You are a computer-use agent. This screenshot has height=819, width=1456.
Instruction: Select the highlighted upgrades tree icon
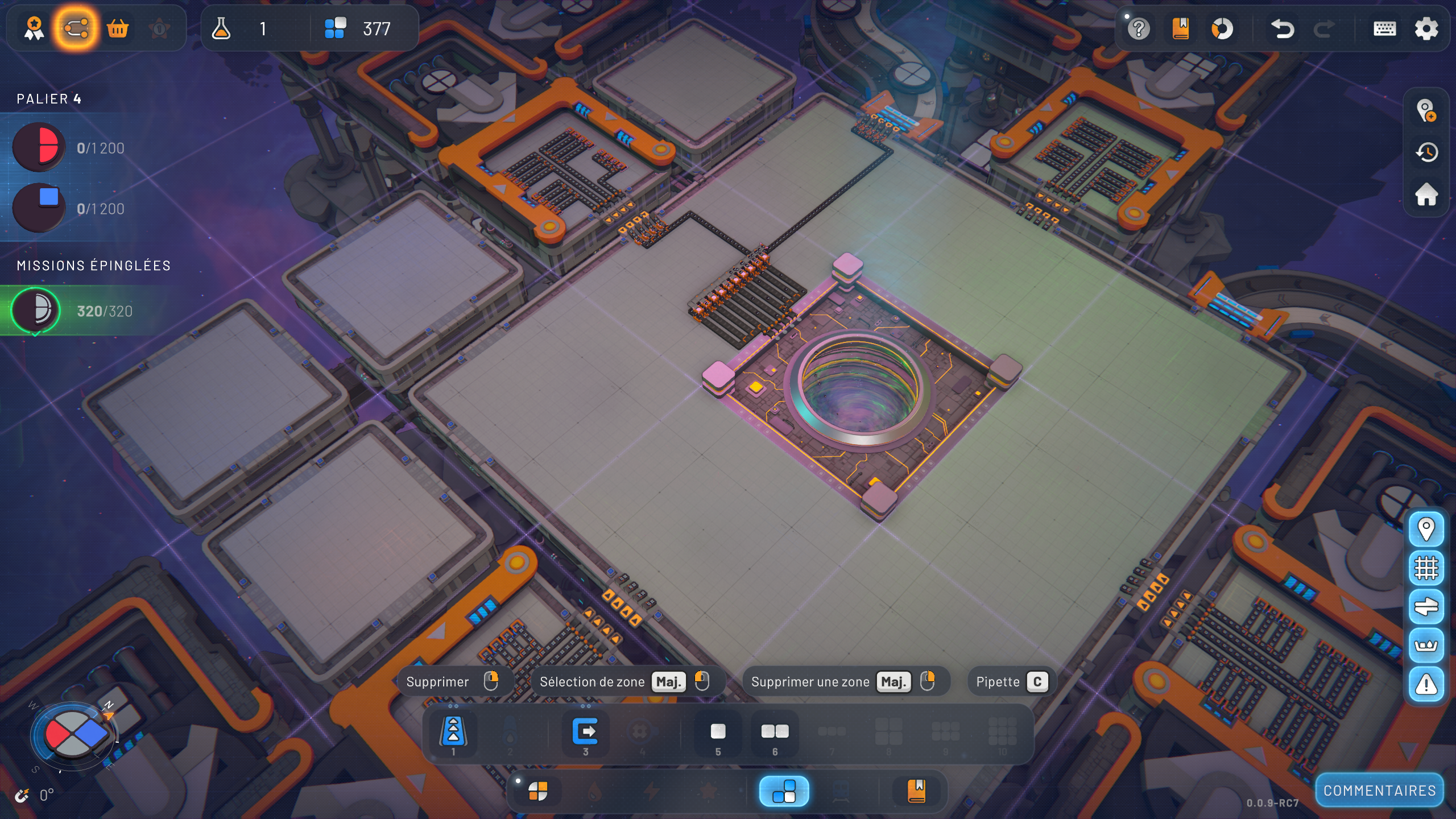pyautogui.click(x=76, y=28)
